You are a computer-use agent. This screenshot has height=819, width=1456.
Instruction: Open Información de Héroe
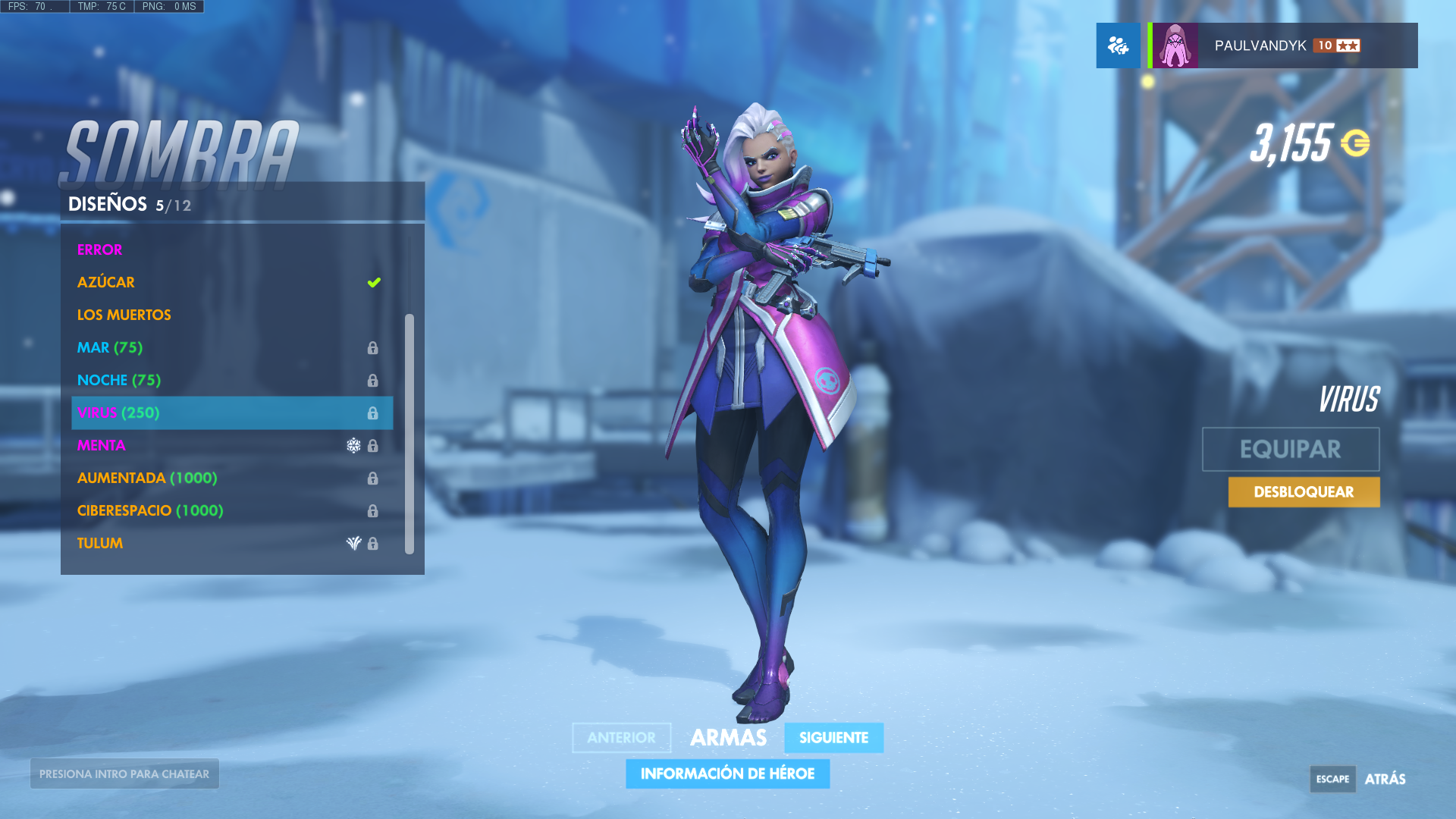[x=727, y=773]
